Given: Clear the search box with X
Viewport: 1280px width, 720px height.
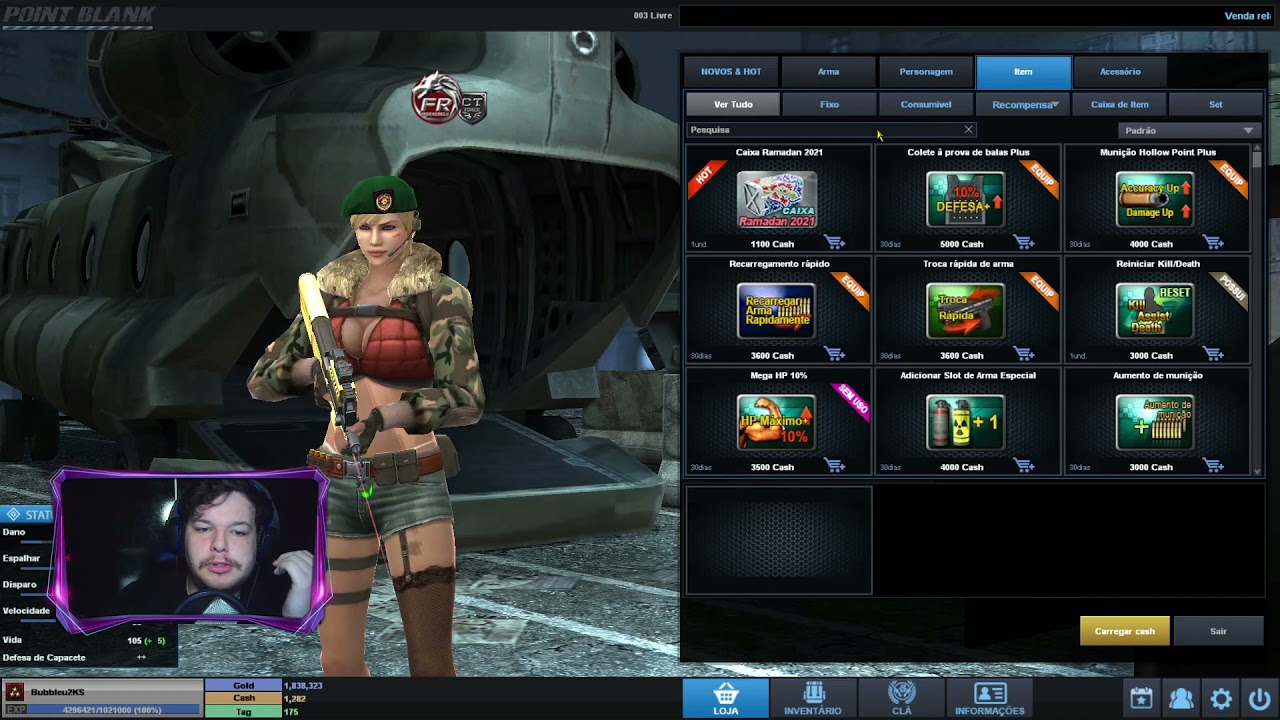Looking at the screenshot, I should [x=968, y=130].
